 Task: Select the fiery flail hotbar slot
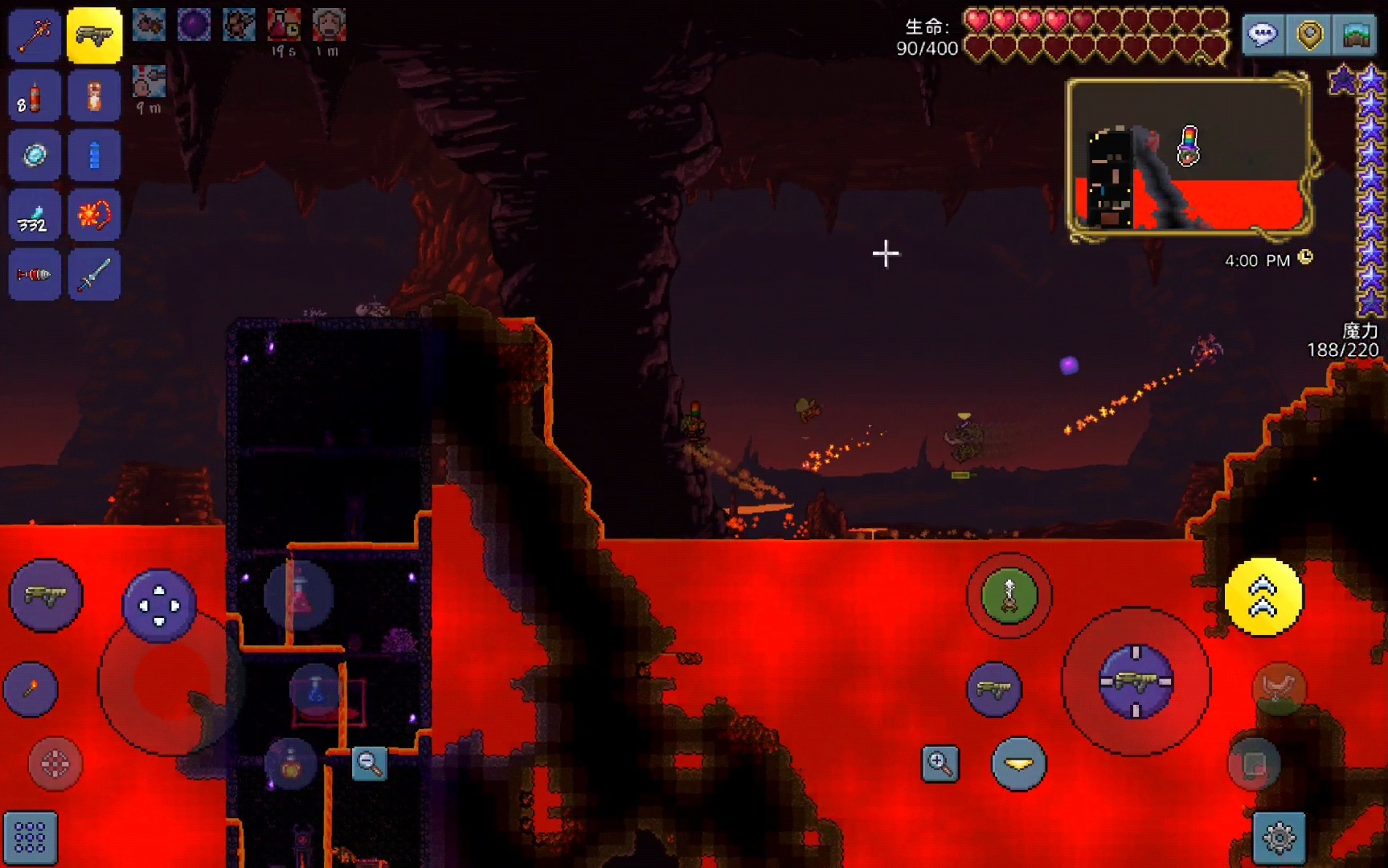tap(94, 215)
